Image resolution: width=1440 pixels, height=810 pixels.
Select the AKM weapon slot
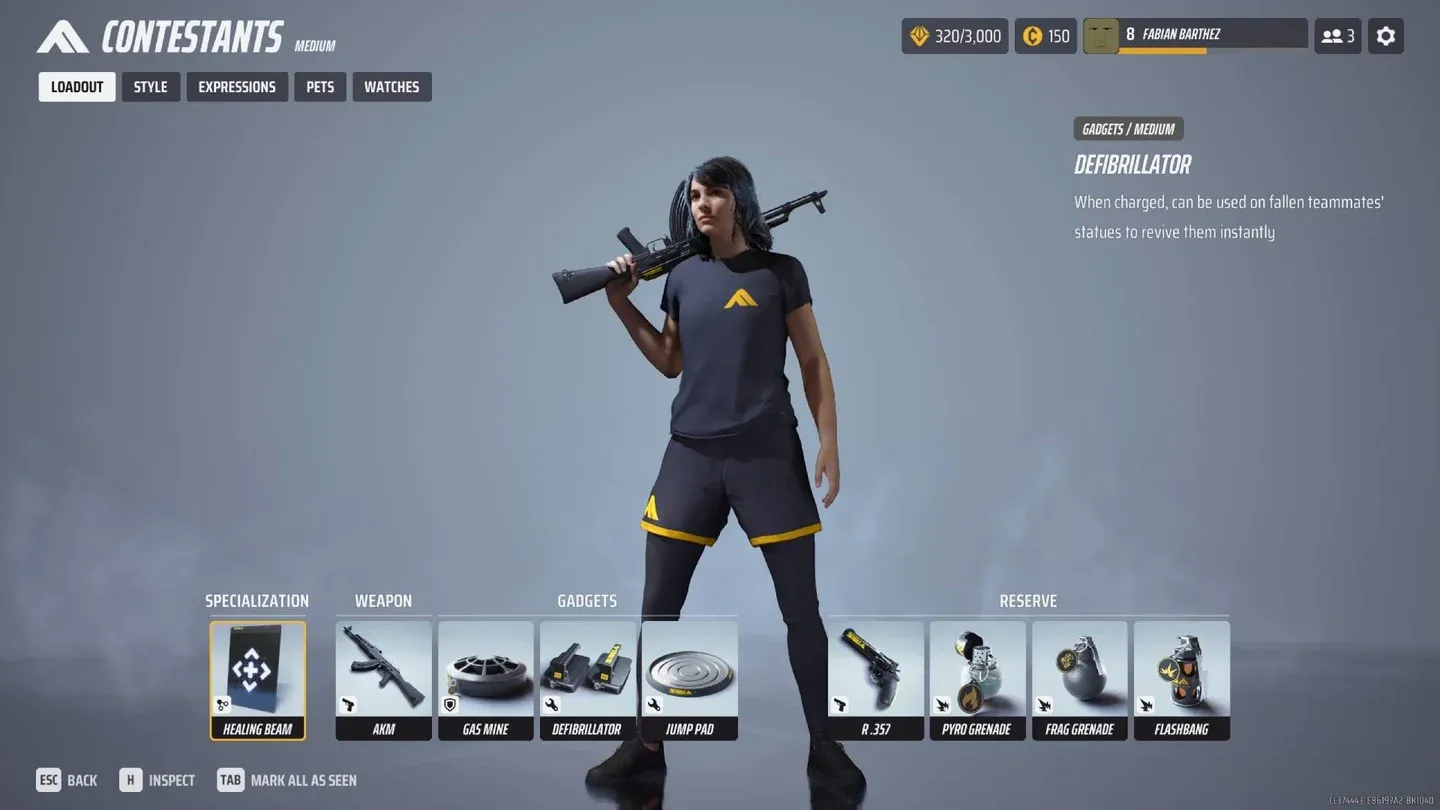(384, 680)
